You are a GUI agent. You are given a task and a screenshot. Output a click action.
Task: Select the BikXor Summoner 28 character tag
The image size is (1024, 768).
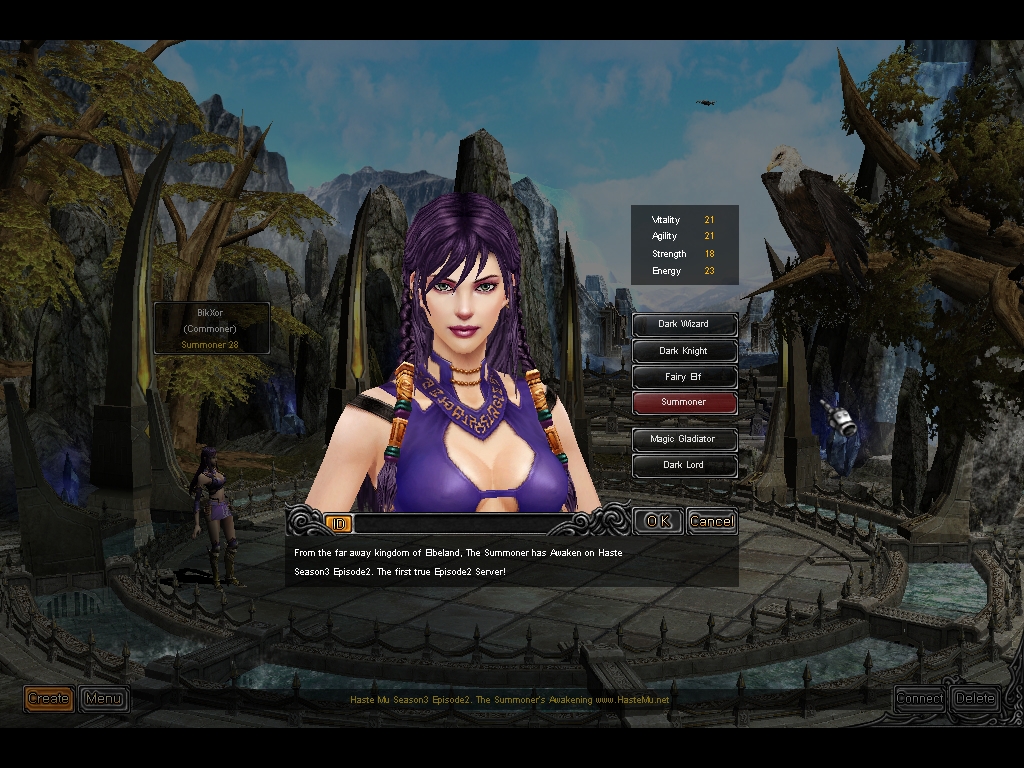pos(210,328)
